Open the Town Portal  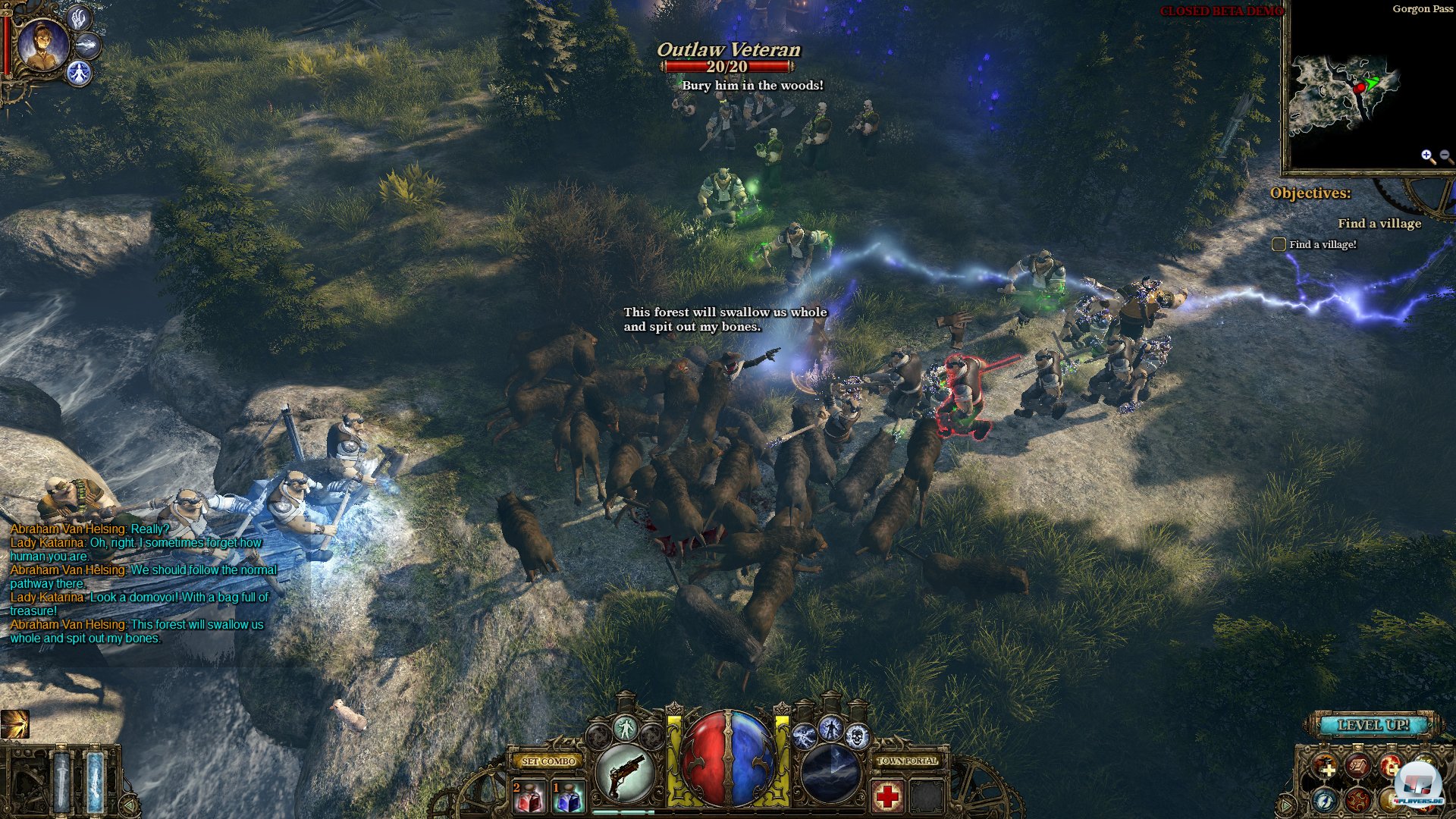[x=907, y=761]
